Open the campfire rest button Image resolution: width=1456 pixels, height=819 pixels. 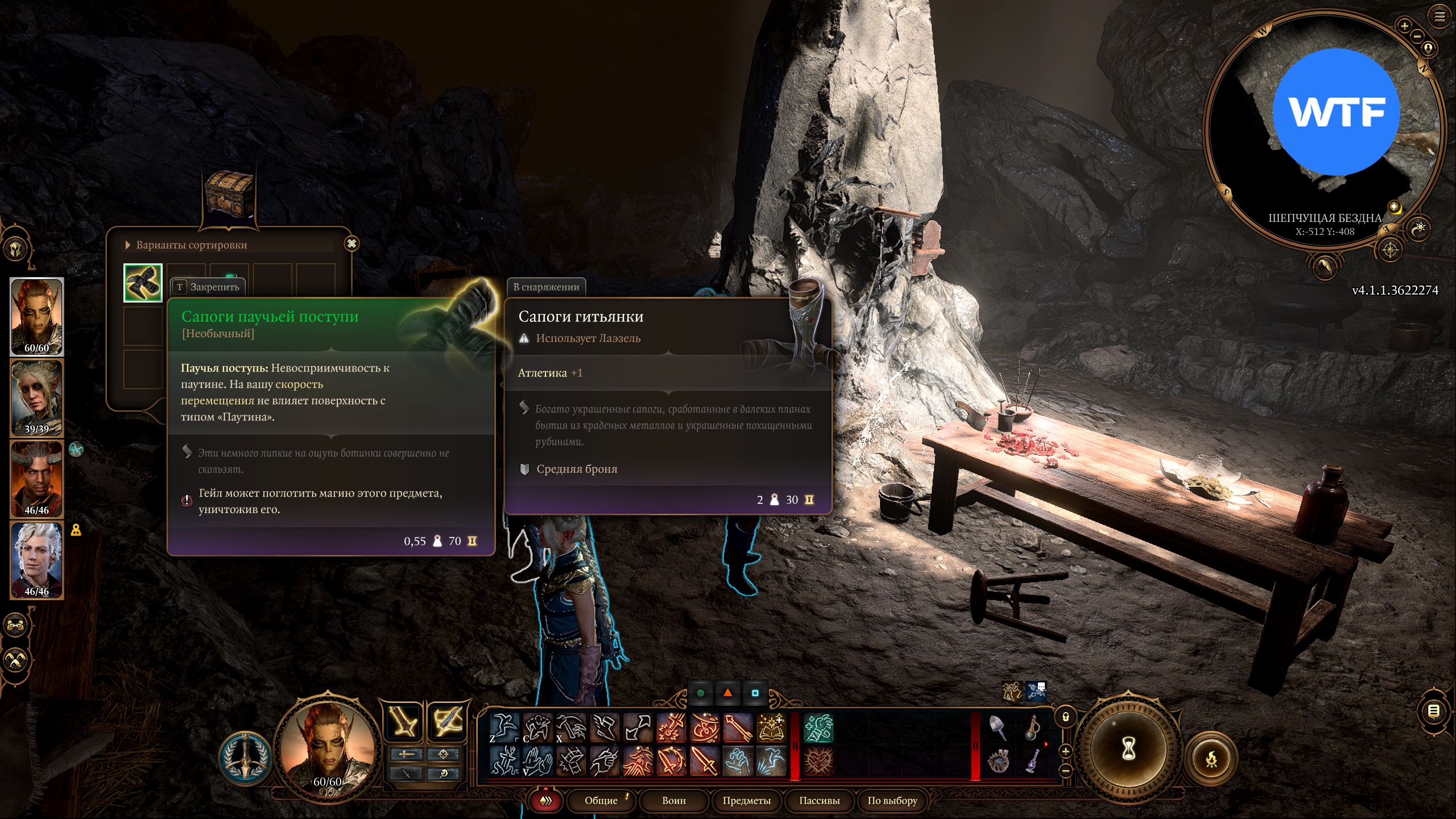point(1211,759)
